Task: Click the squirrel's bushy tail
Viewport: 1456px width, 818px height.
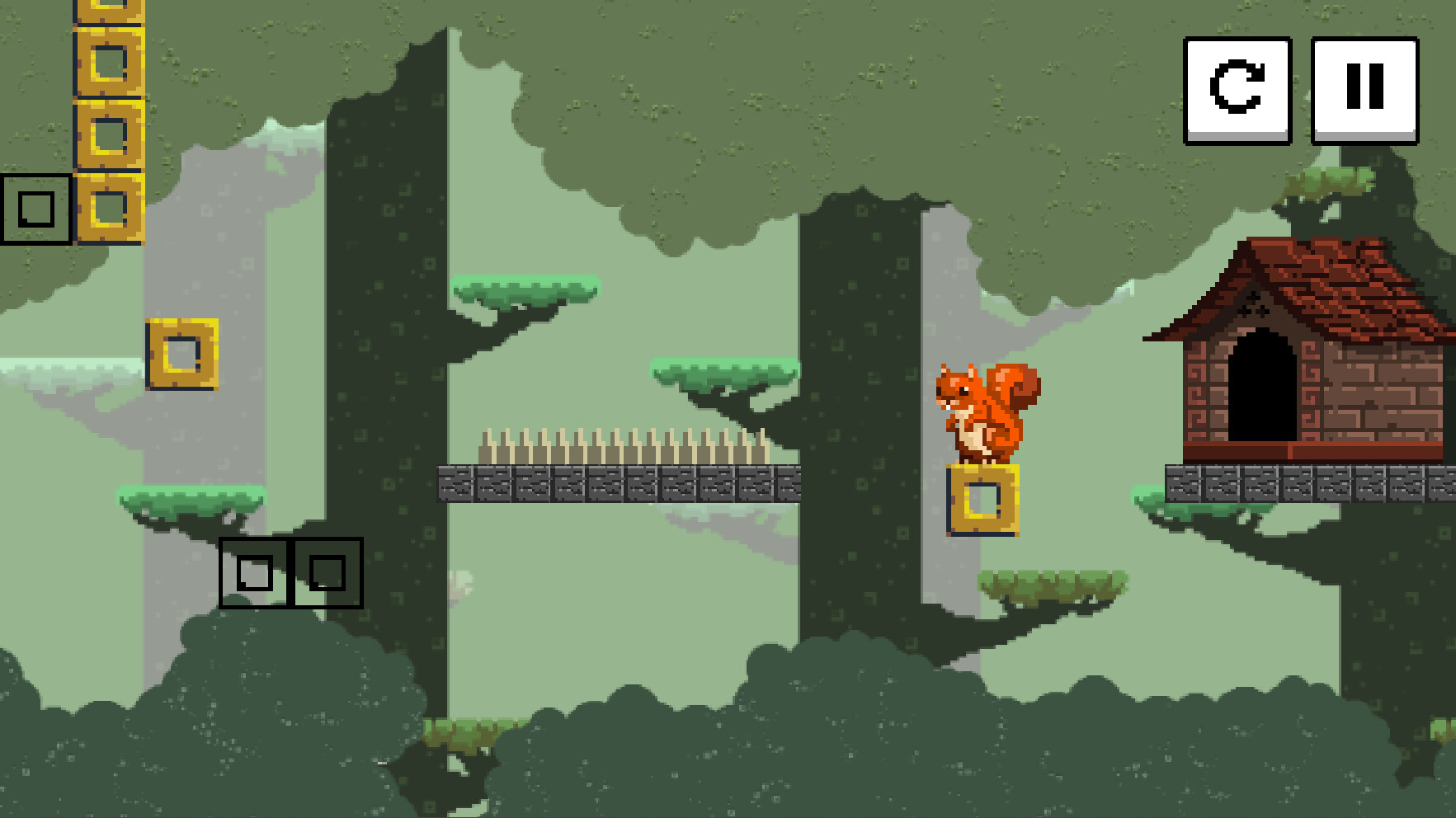Action: coord(1016,396)
